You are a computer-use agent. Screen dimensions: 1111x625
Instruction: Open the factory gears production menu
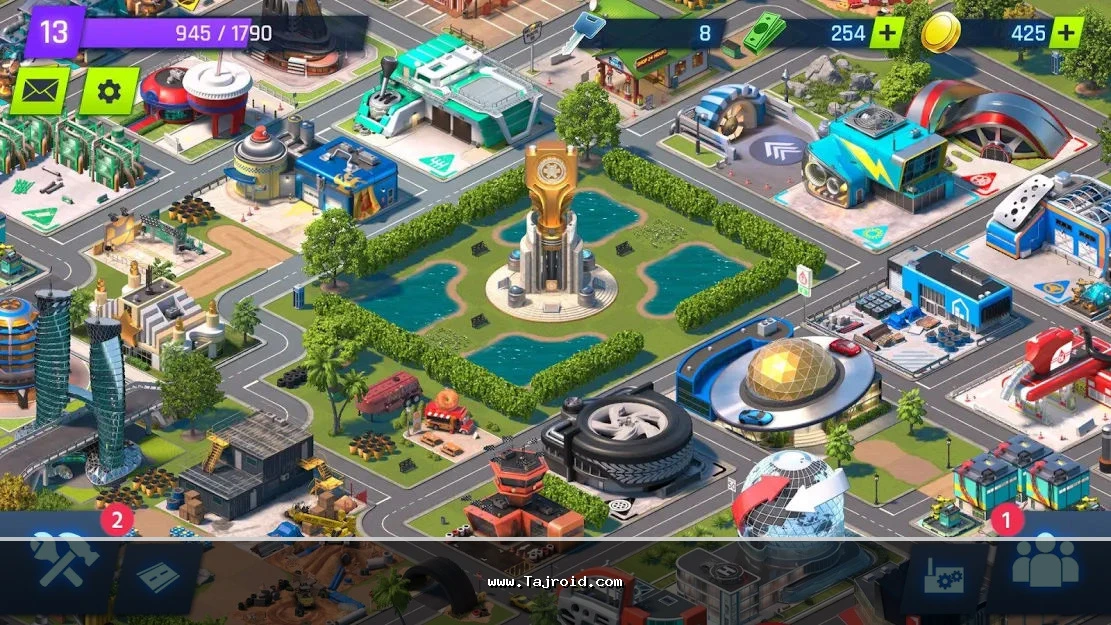pos(942,579)
